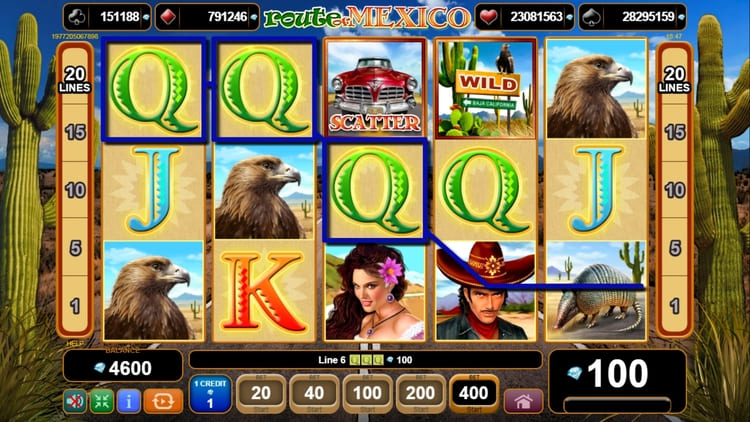Start a spin with bet 40
Viewport: 750px width, 422px height.
[315, 394]
